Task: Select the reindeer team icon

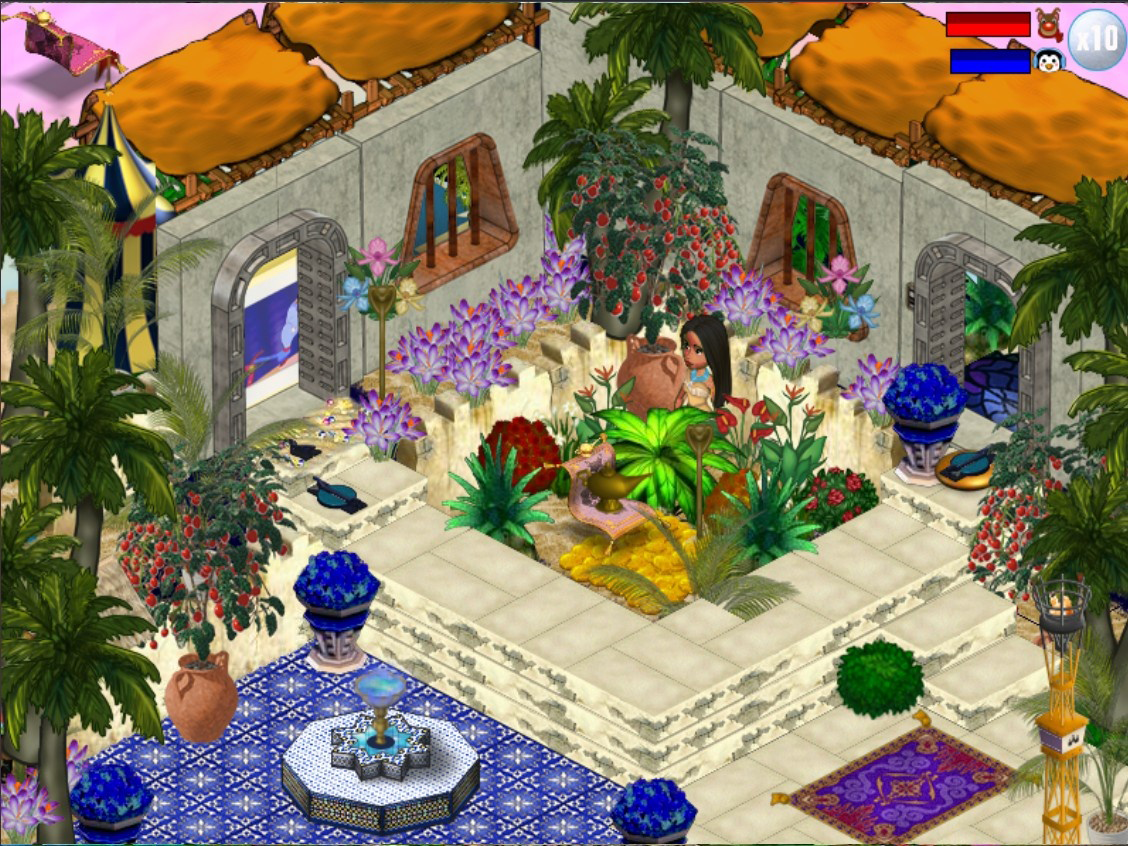Action: point(1048,22)
